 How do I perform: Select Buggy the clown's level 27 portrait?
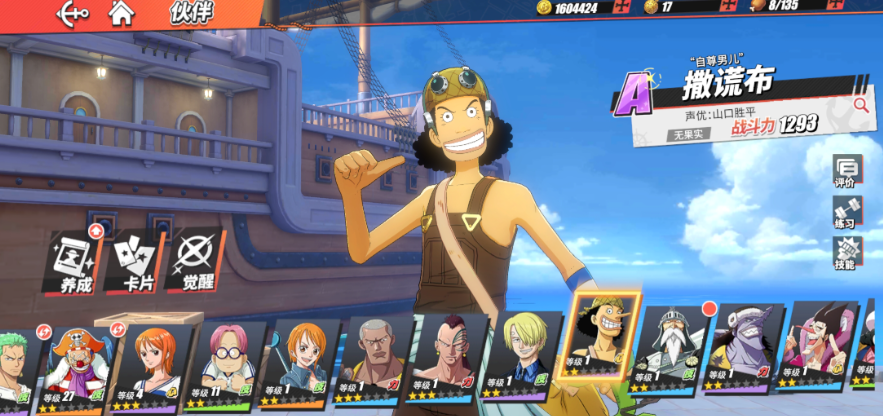click(x=73, y=365)
